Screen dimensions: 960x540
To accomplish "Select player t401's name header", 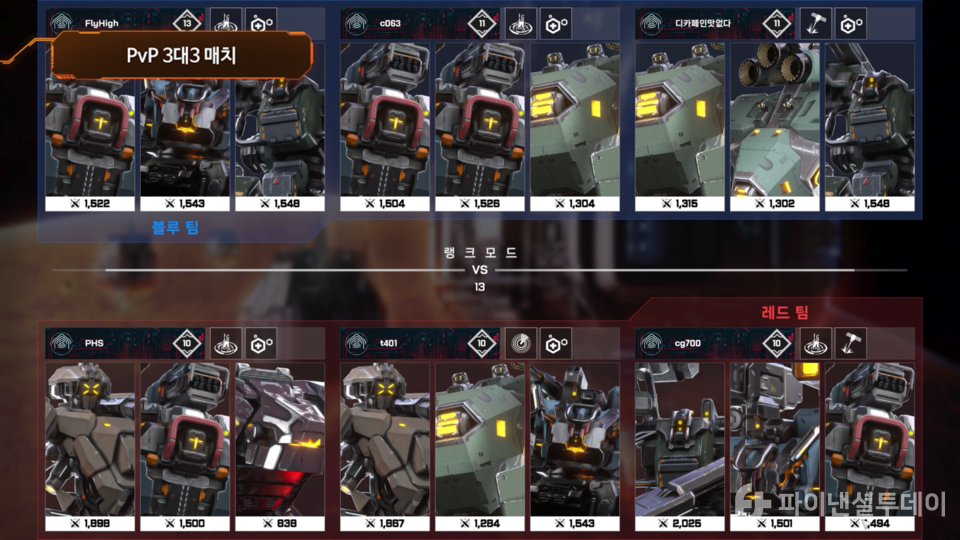I will [x=395, y=344].
